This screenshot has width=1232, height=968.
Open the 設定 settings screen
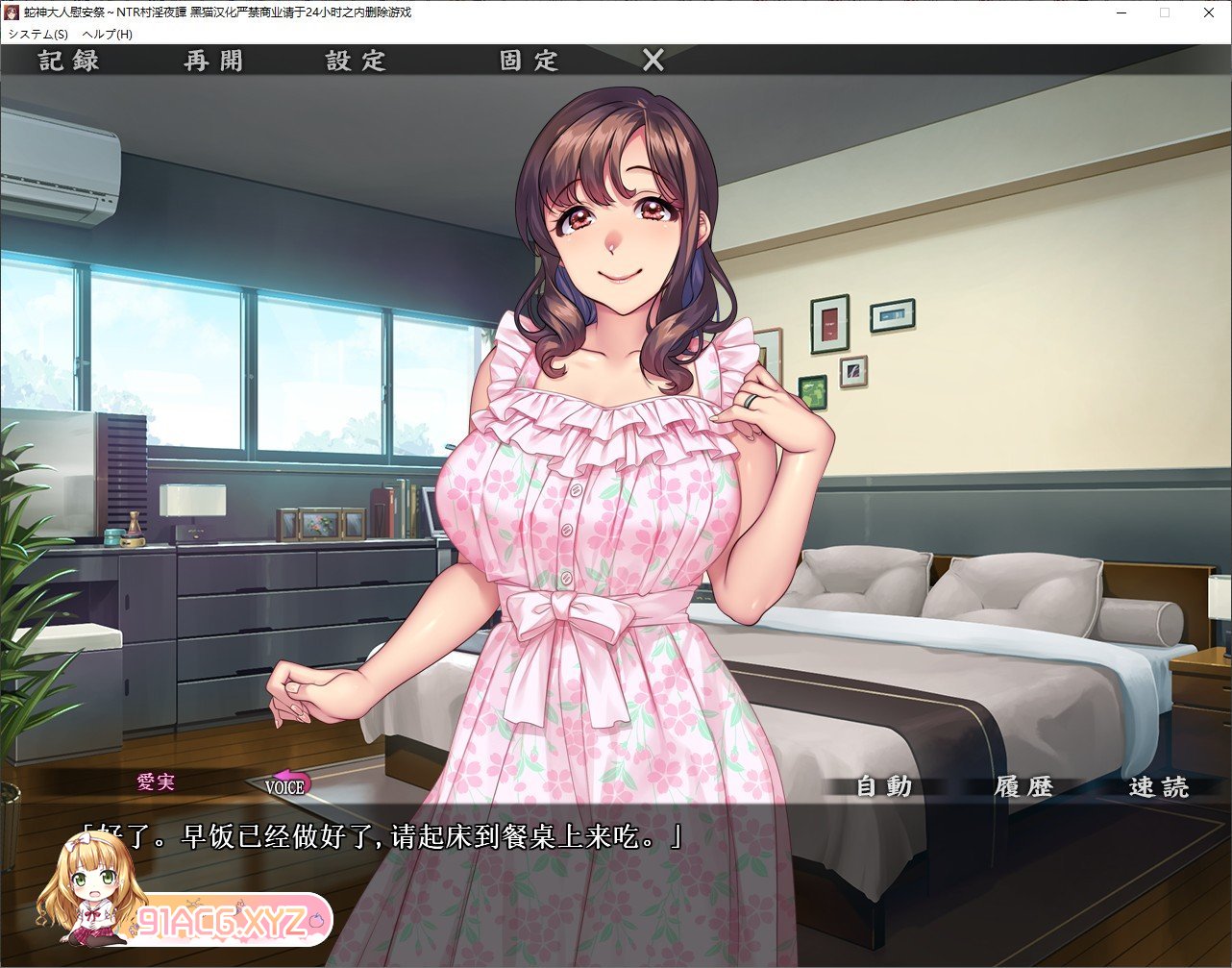[x=357, y=61]
